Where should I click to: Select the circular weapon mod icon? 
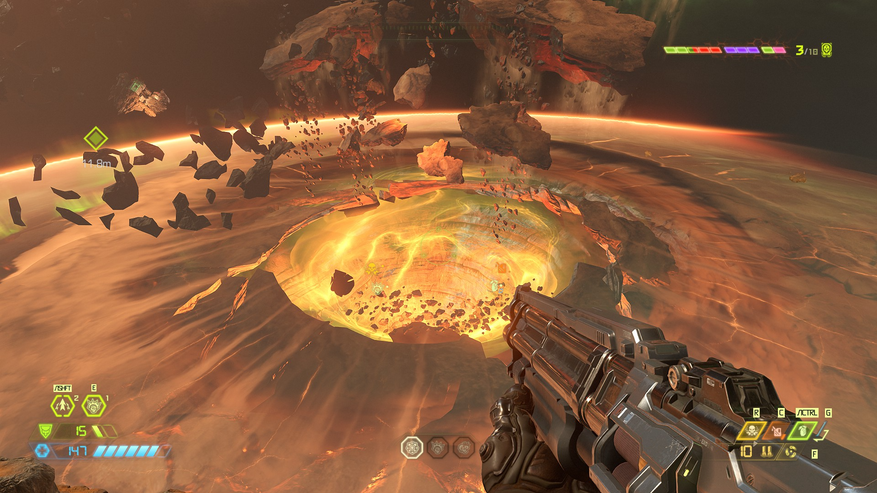790,451
